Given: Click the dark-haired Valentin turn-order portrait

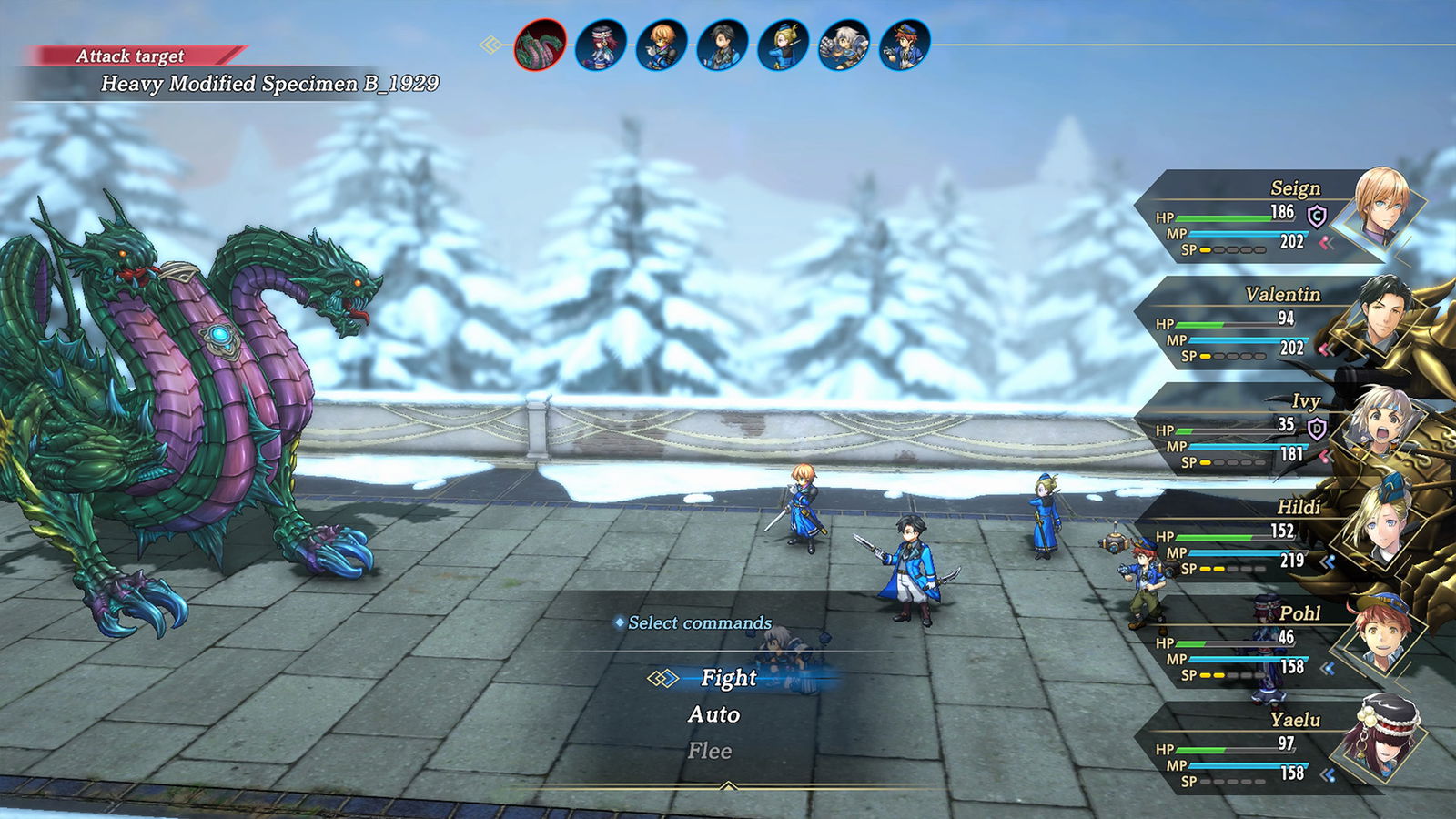Looking at the screenshot, I should pos(723,45).
